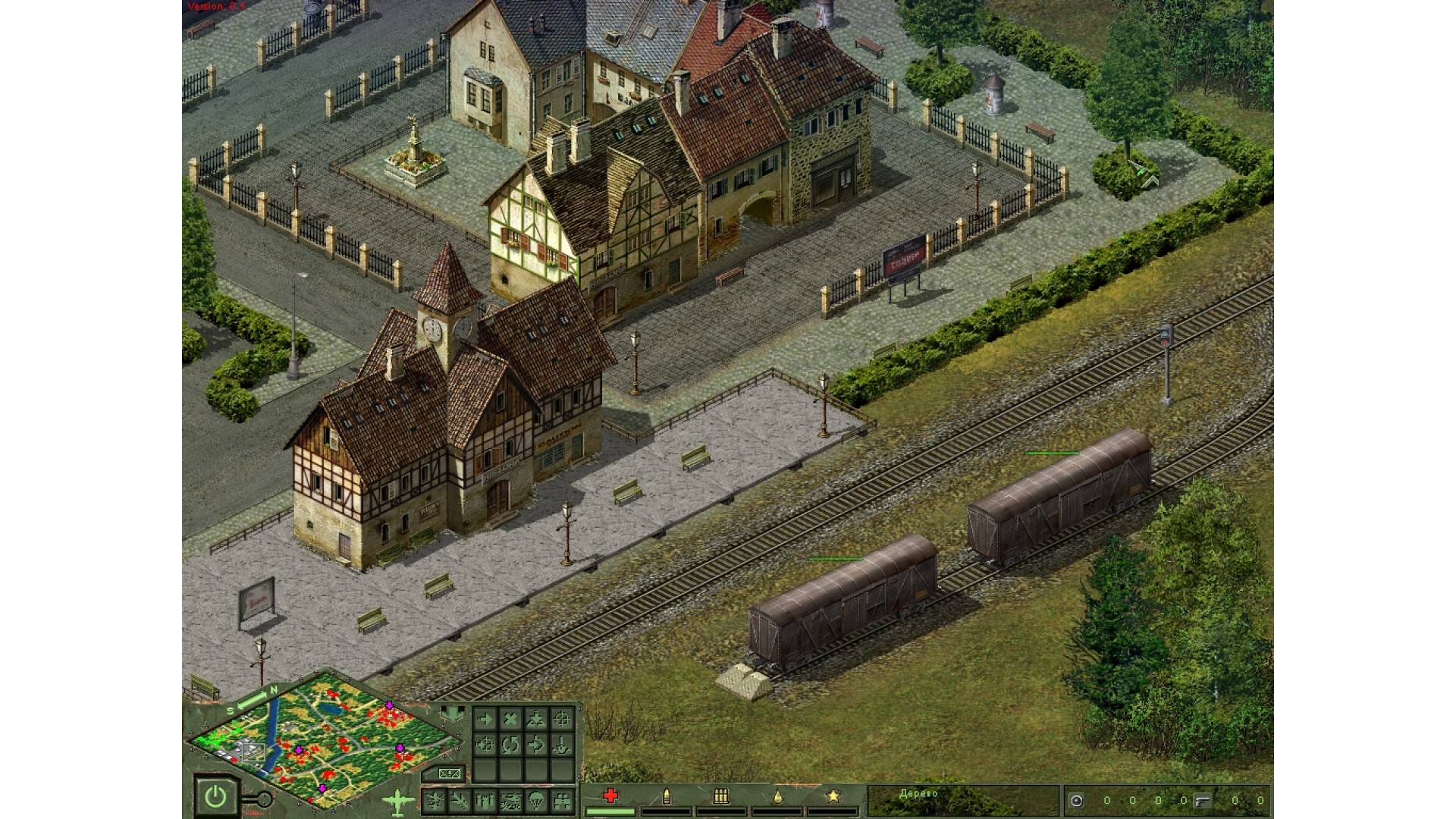Select the rotate arrows command

coord(510,745)
